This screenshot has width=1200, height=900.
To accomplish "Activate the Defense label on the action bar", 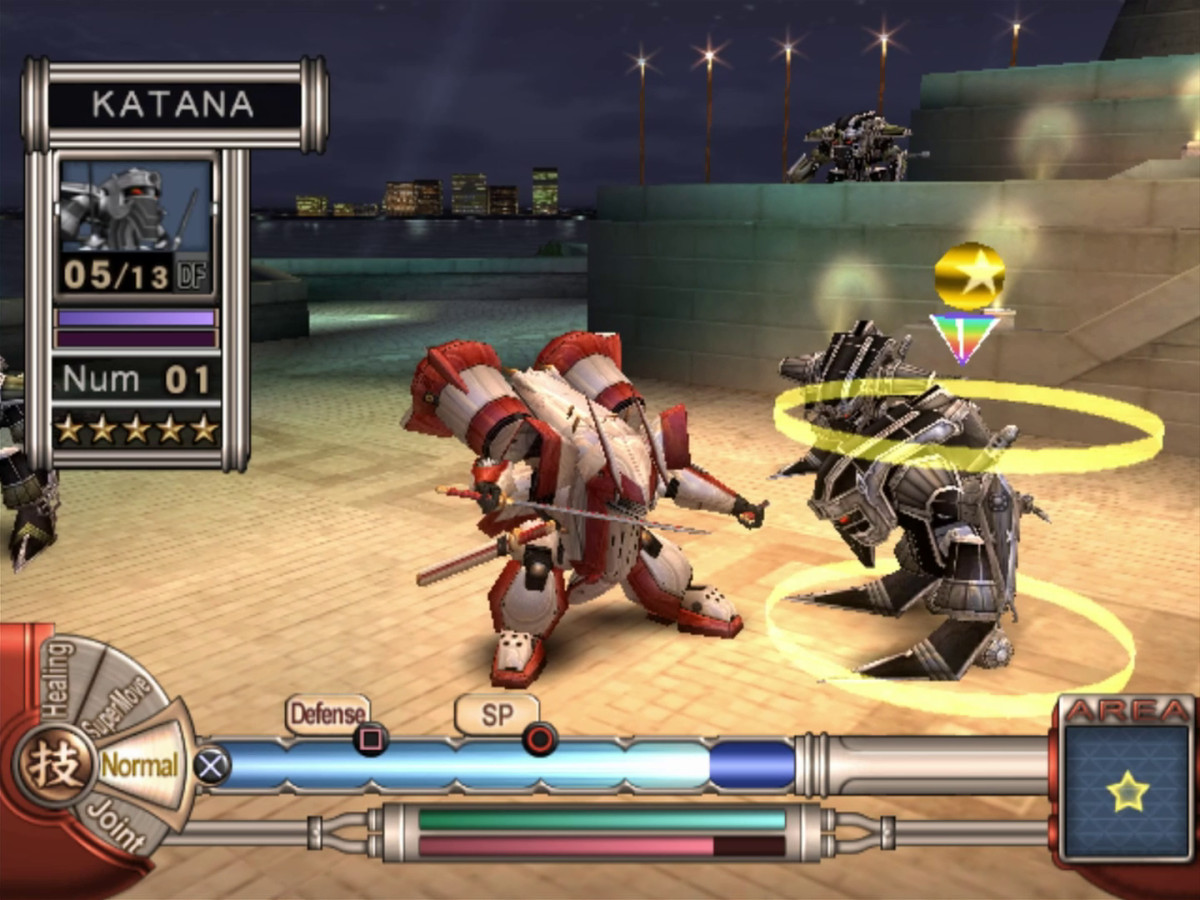I will [327, 714].
